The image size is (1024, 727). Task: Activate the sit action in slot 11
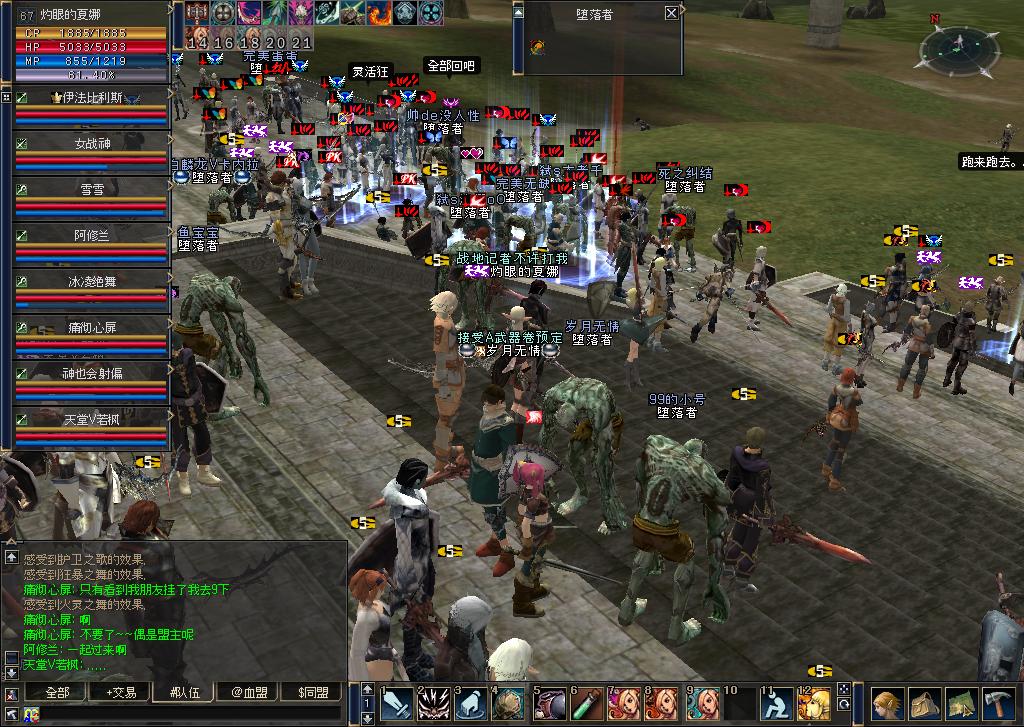pyautogui.click(x=777, y=703)
